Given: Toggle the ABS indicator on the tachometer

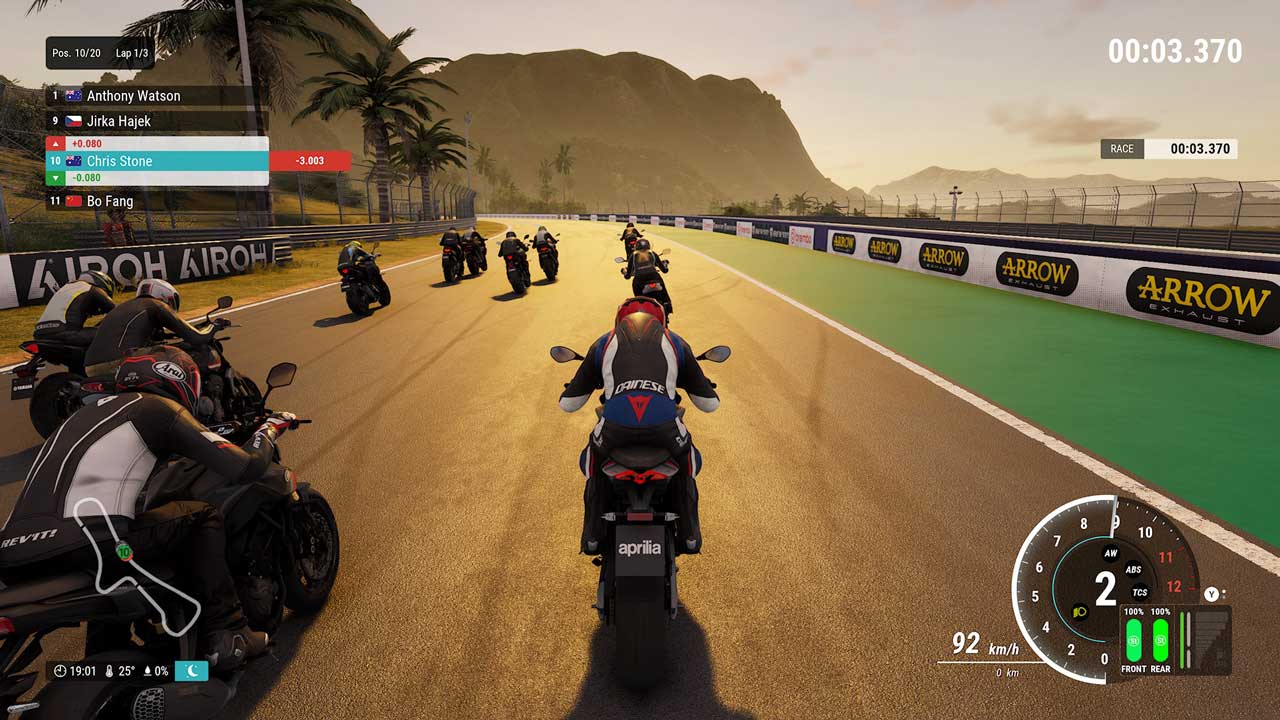Looking at the screenshot, I should click(x=1133, y=570).
